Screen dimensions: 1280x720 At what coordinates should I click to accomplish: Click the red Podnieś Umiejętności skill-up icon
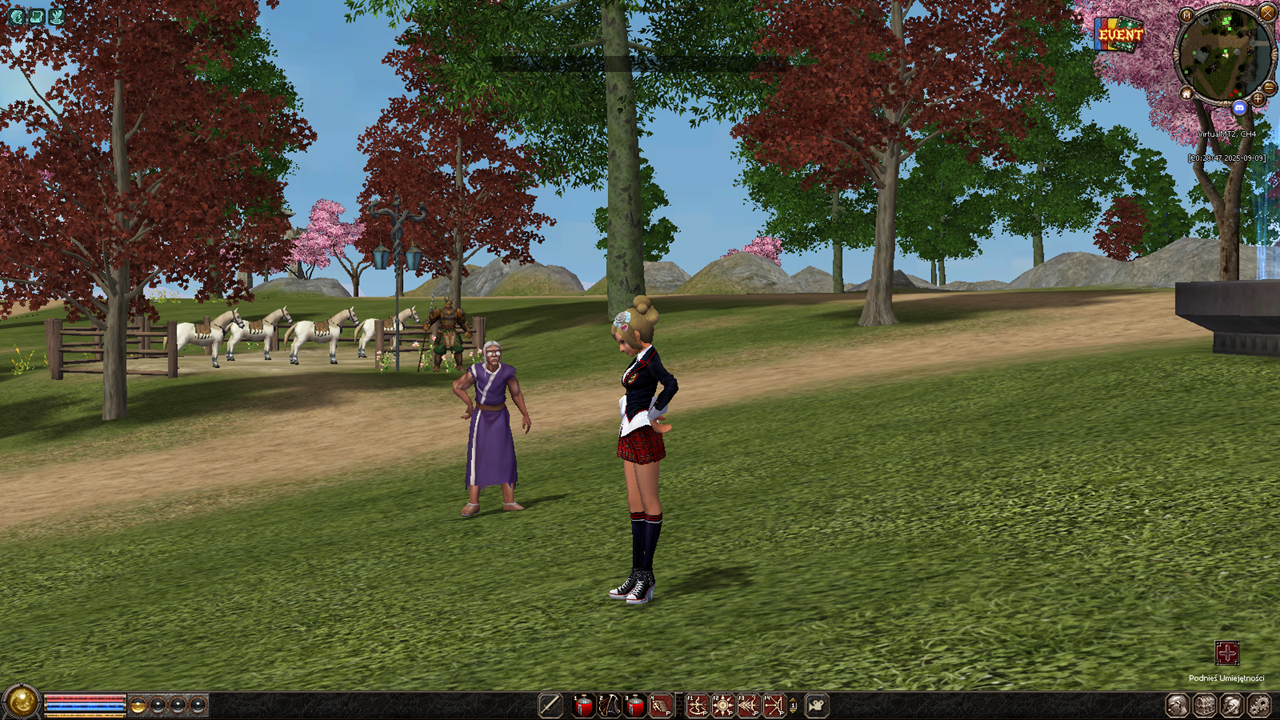click(x=1227, y=654)
